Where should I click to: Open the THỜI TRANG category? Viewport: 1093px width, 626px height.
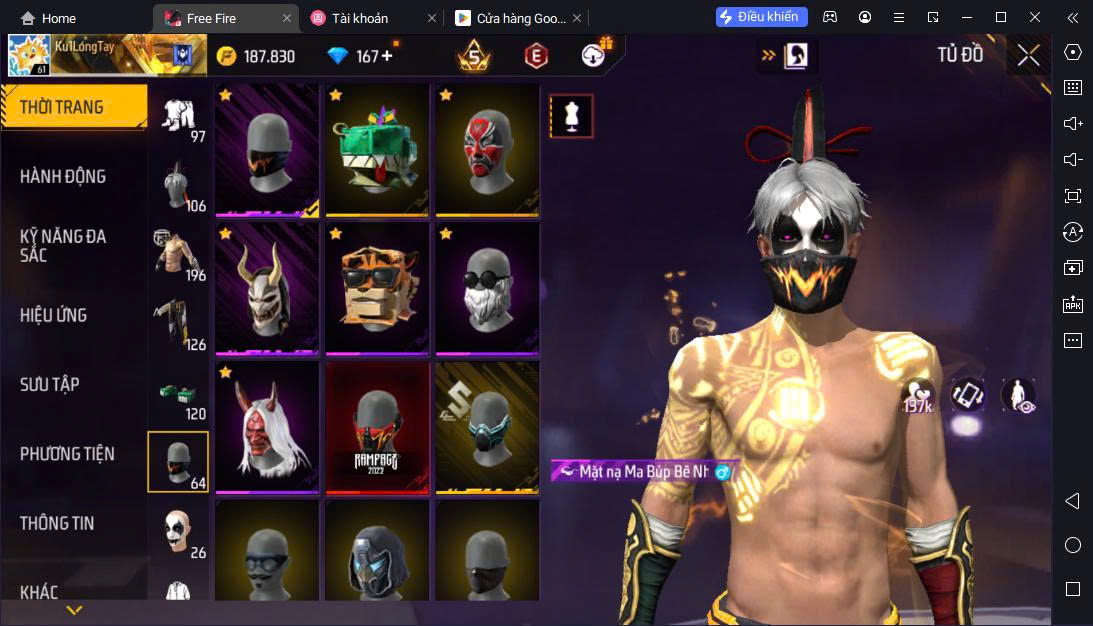(x=72, y=107)
